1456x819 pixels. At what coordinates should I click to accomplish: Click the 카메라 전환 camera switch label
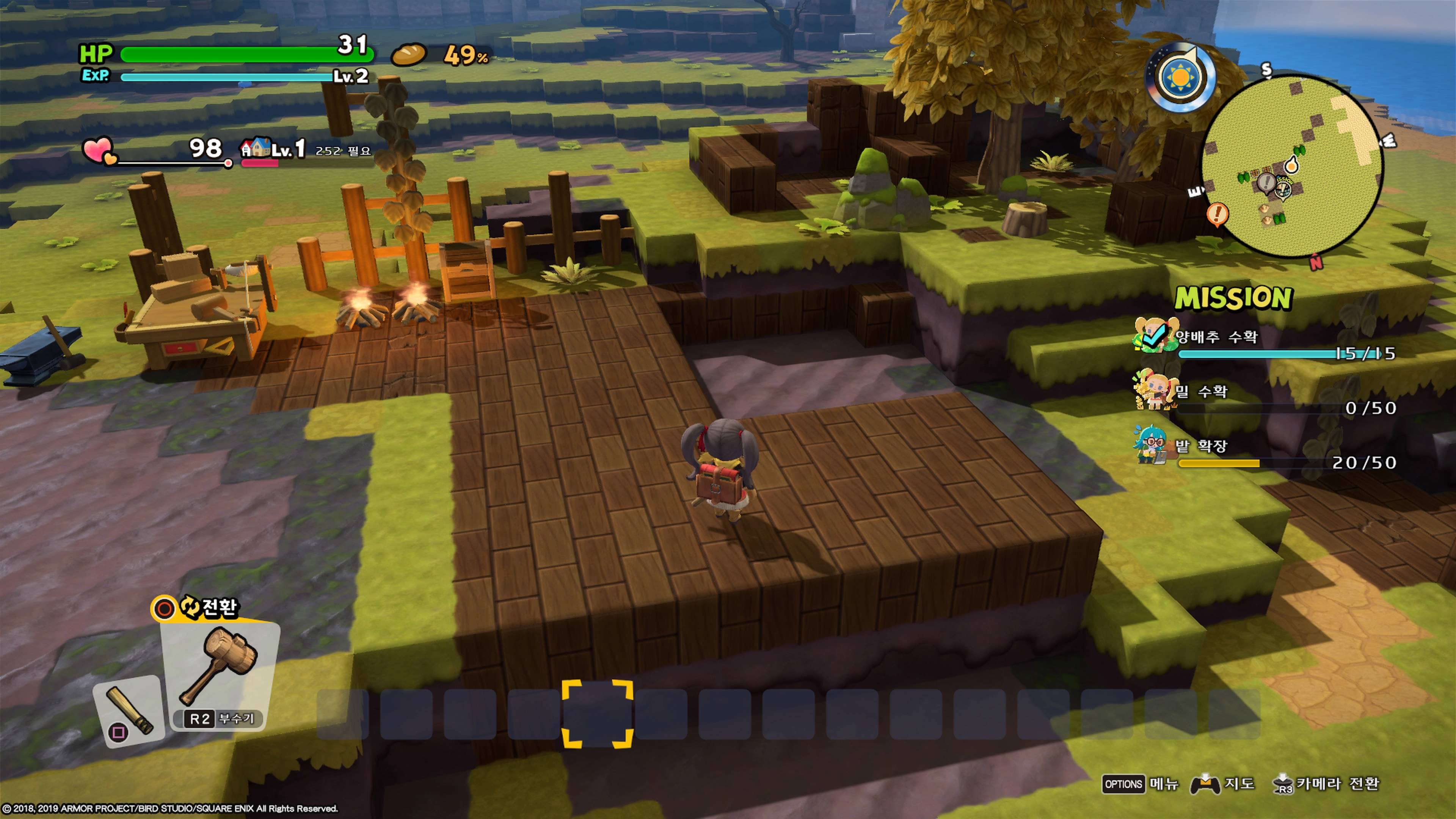(1337, 784)
